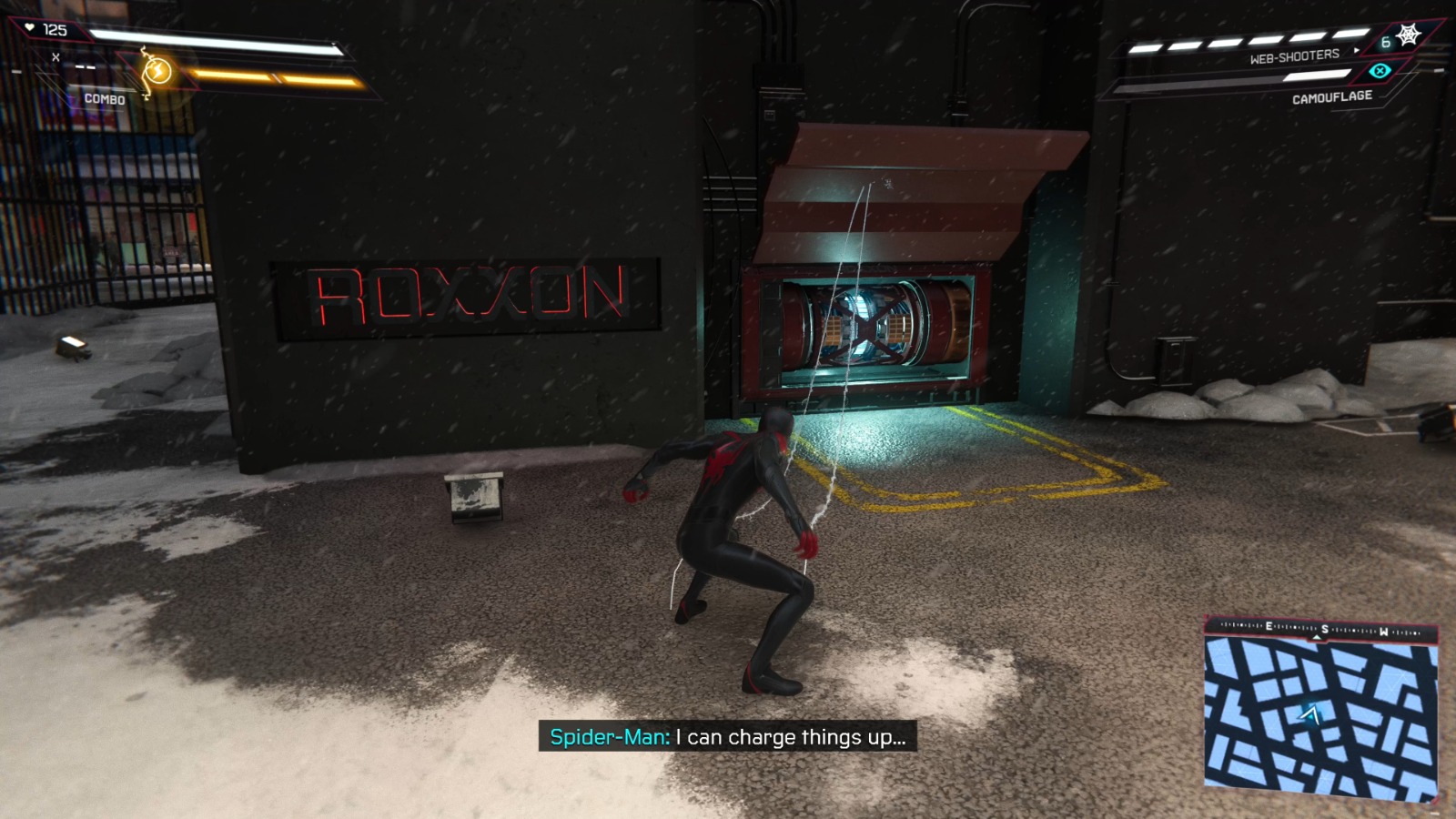Click the cyan Camouflage eye icon
This screenshot has width=1456, height=819.
tap(1380, 71)
